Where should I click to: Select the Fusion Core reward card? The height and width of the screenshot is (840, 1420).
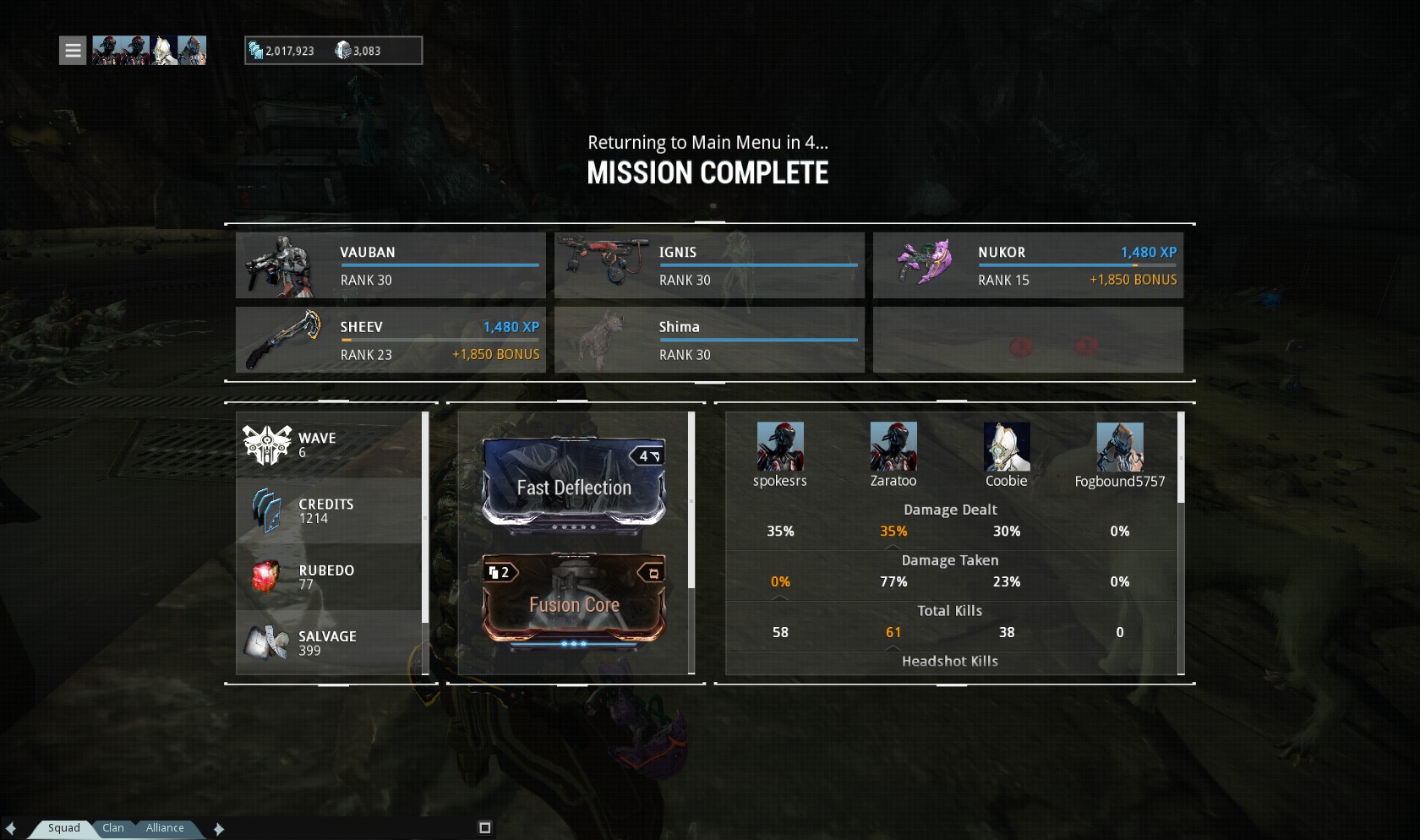coord(574,600)
